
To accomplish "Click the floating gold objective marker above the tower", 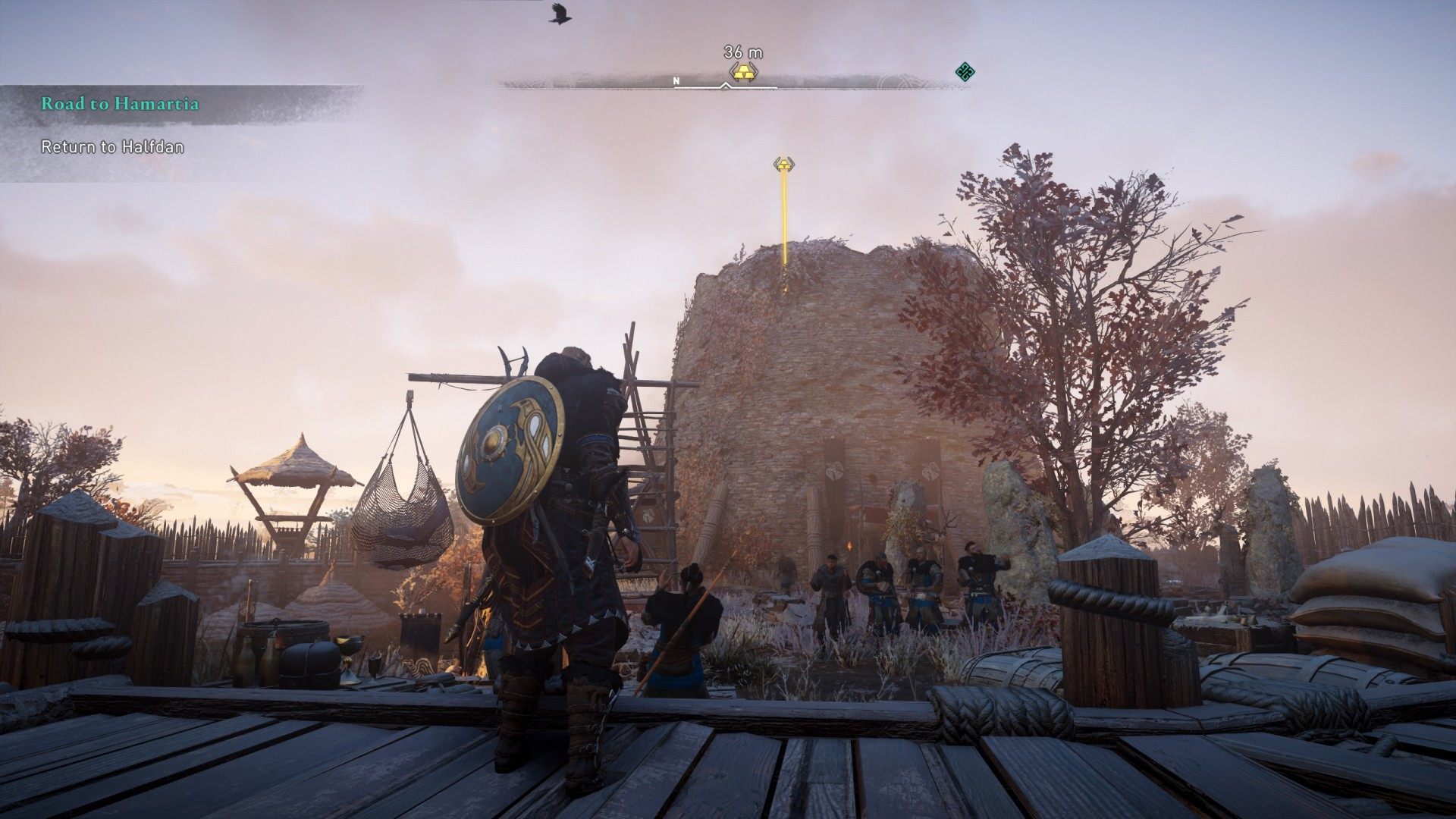I will point(784,164).
